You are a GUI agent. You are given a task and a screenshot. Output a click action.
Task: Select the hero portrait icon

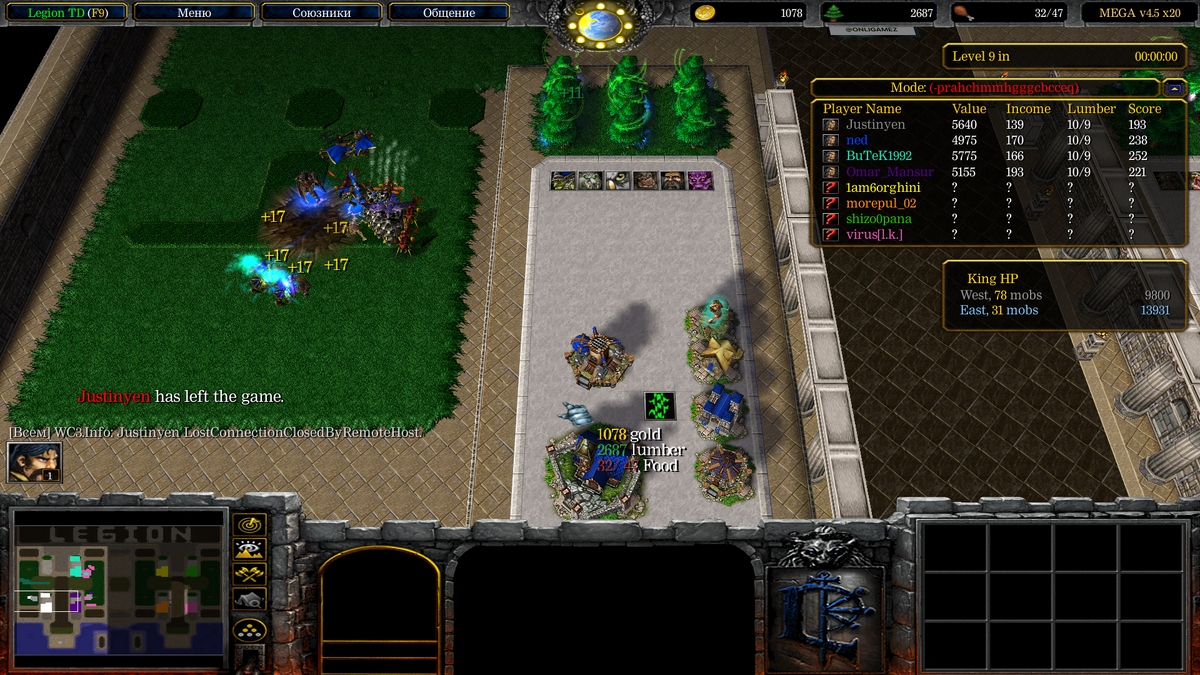35,462
